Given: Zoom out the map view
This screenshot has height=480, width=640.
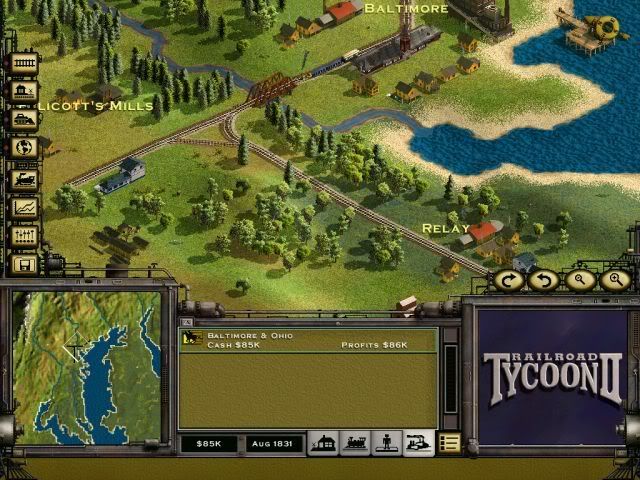Looking at the screenshot, I should click(580, 280).
